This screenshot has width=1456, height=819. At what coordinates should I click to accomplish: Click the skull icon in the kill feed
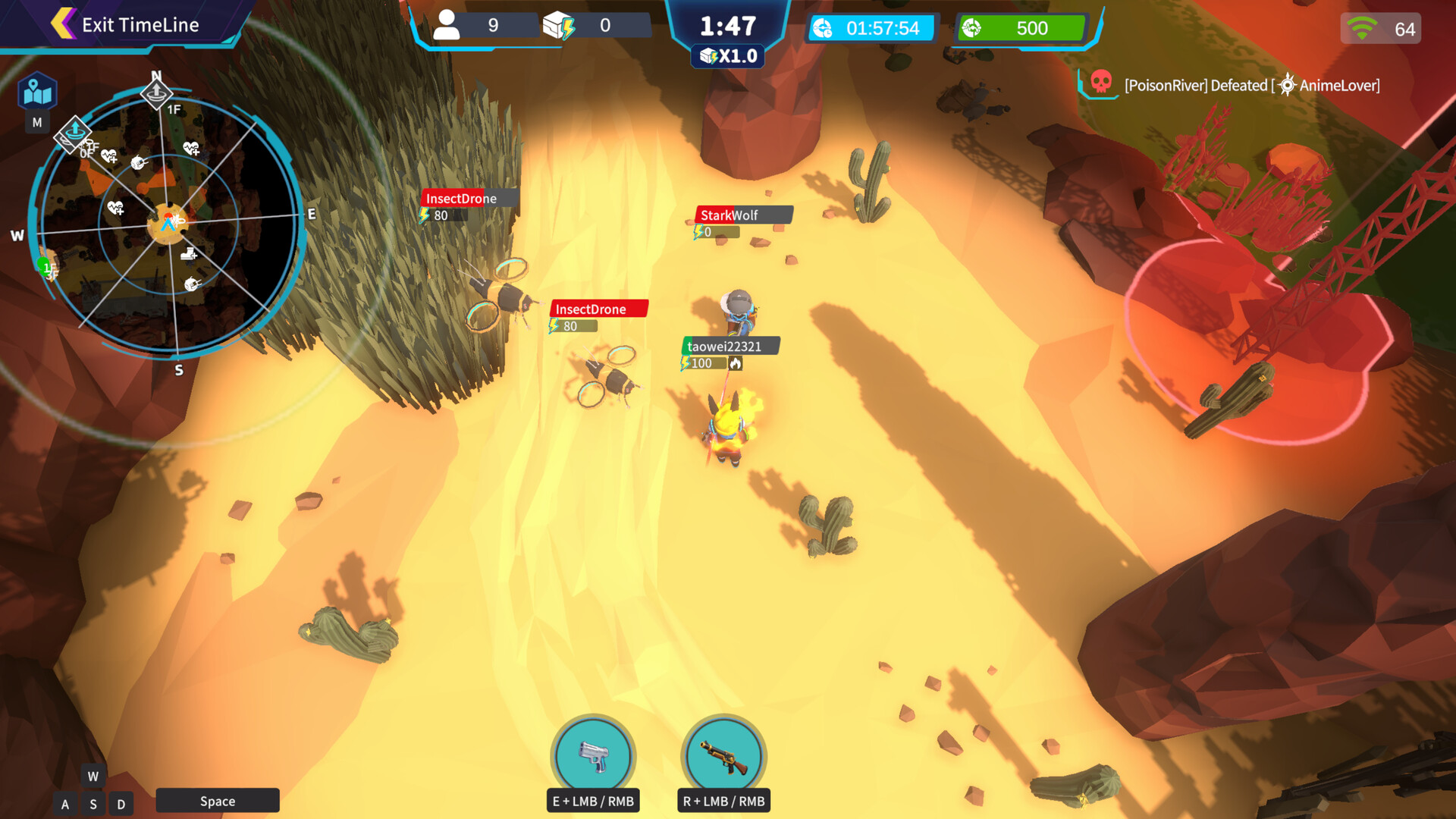pos(1099,85)
